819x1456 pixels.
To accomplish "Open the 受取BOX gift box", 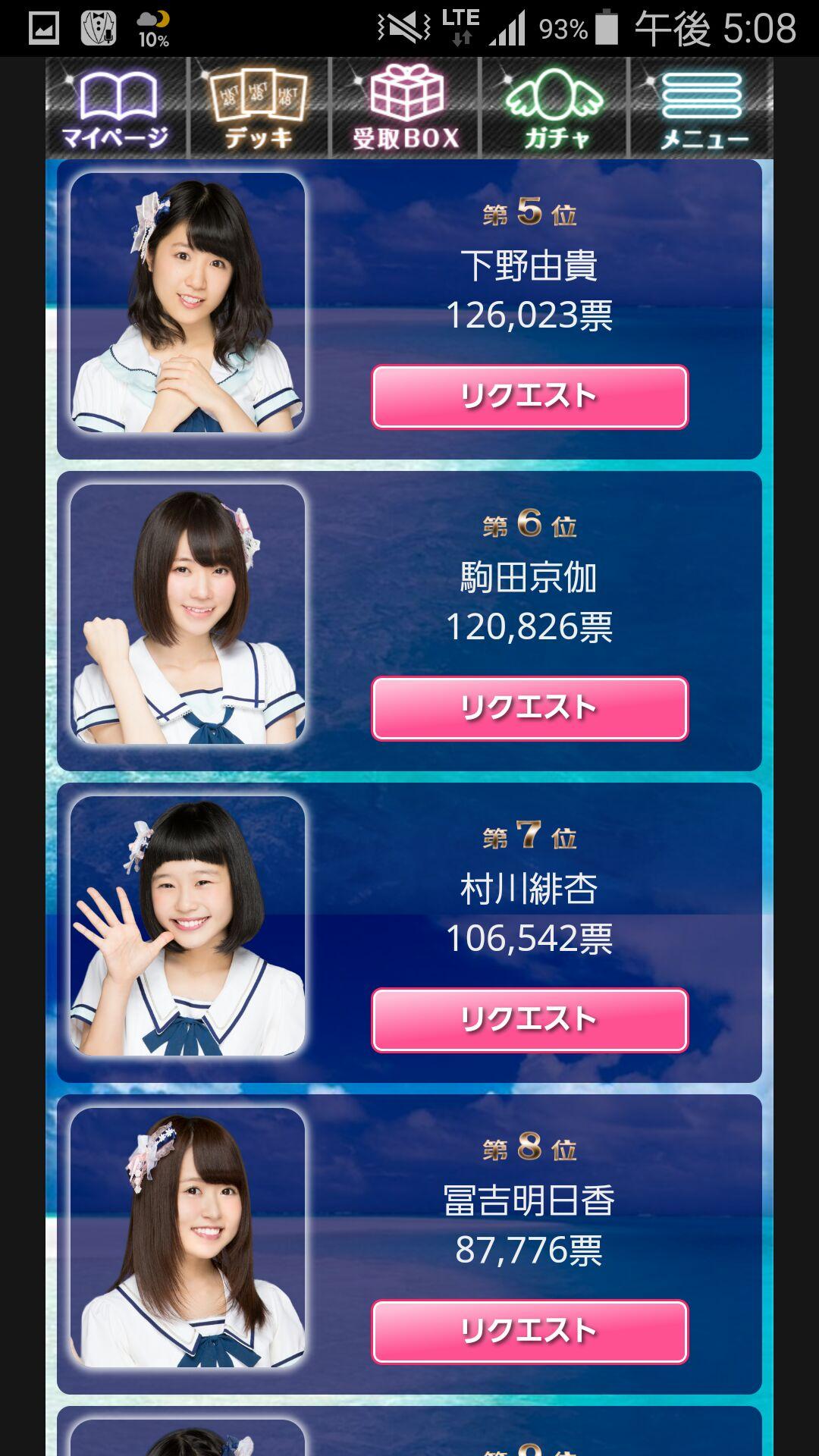I will coord(406,108).
